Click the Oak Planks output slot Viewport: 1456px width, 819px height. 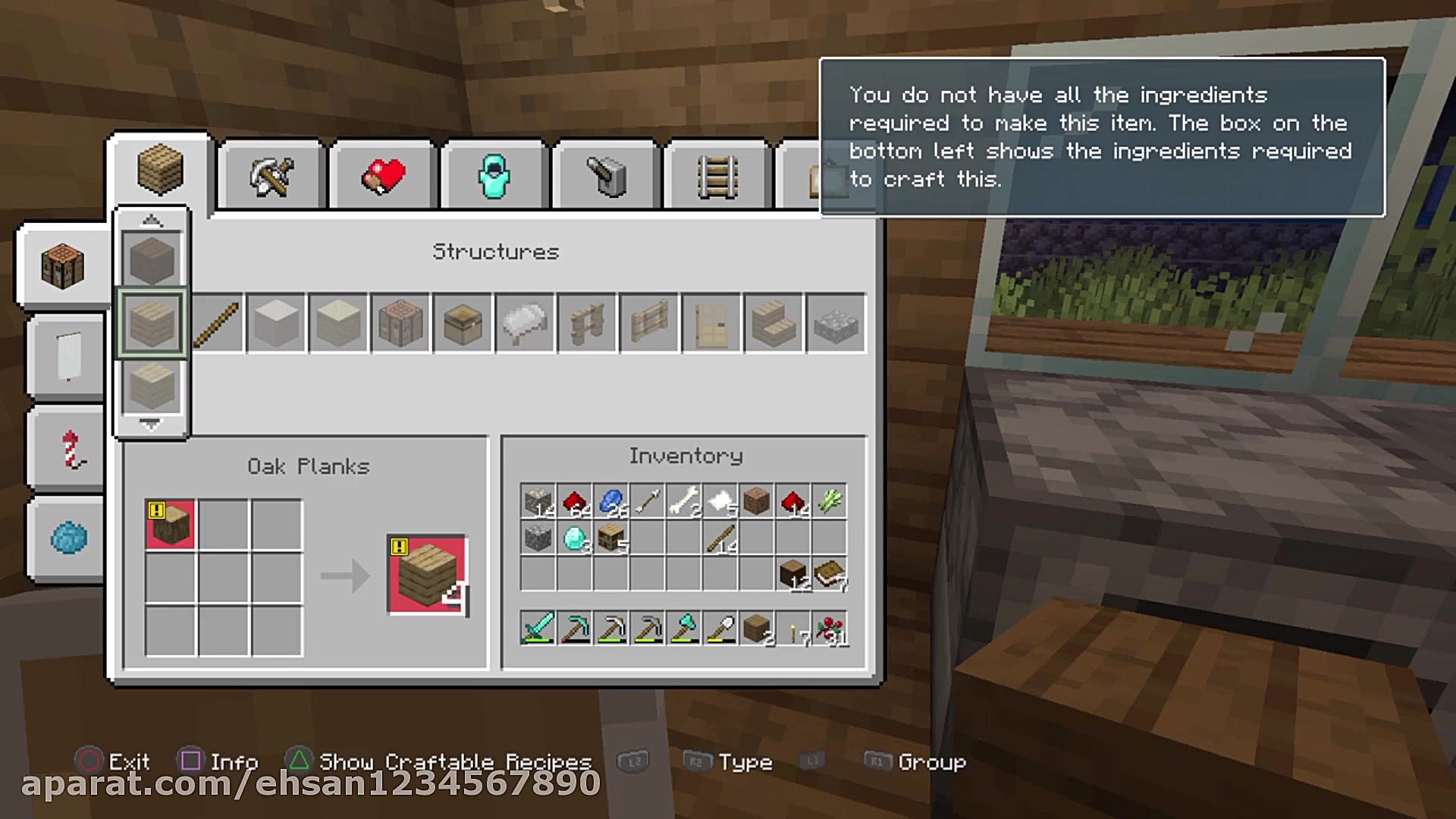click(x=427, y=575)
